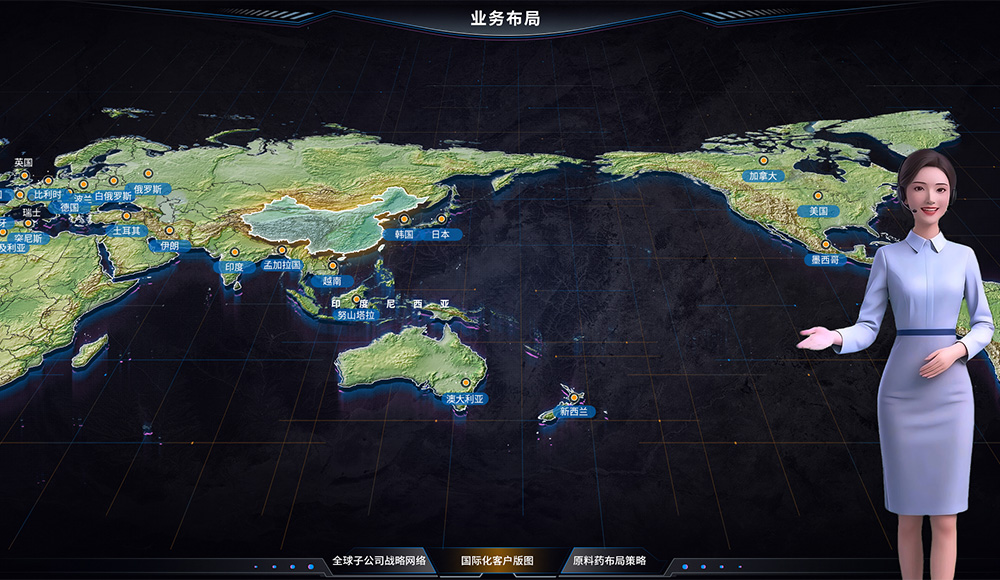
Task: Select the 印度 location label
Action: 234,267
